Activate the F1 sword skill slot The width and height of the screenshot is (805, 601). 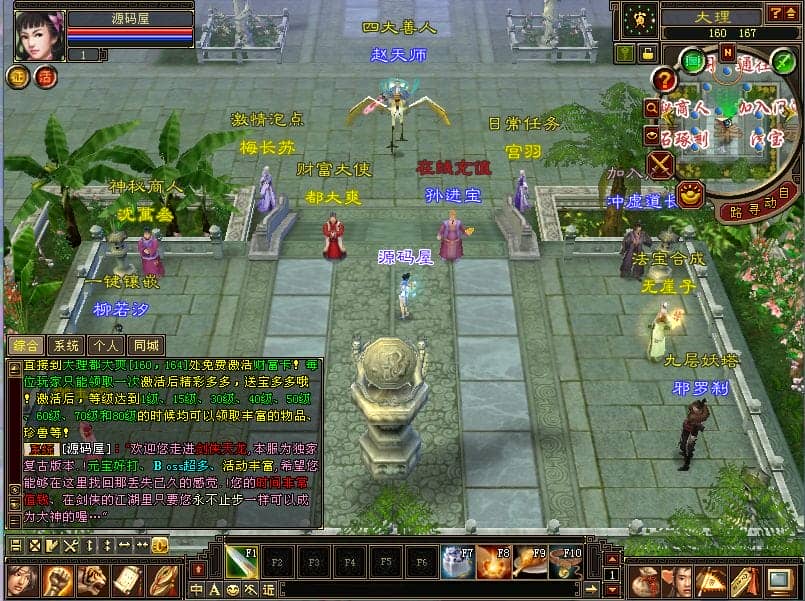(x=241, y=560)
